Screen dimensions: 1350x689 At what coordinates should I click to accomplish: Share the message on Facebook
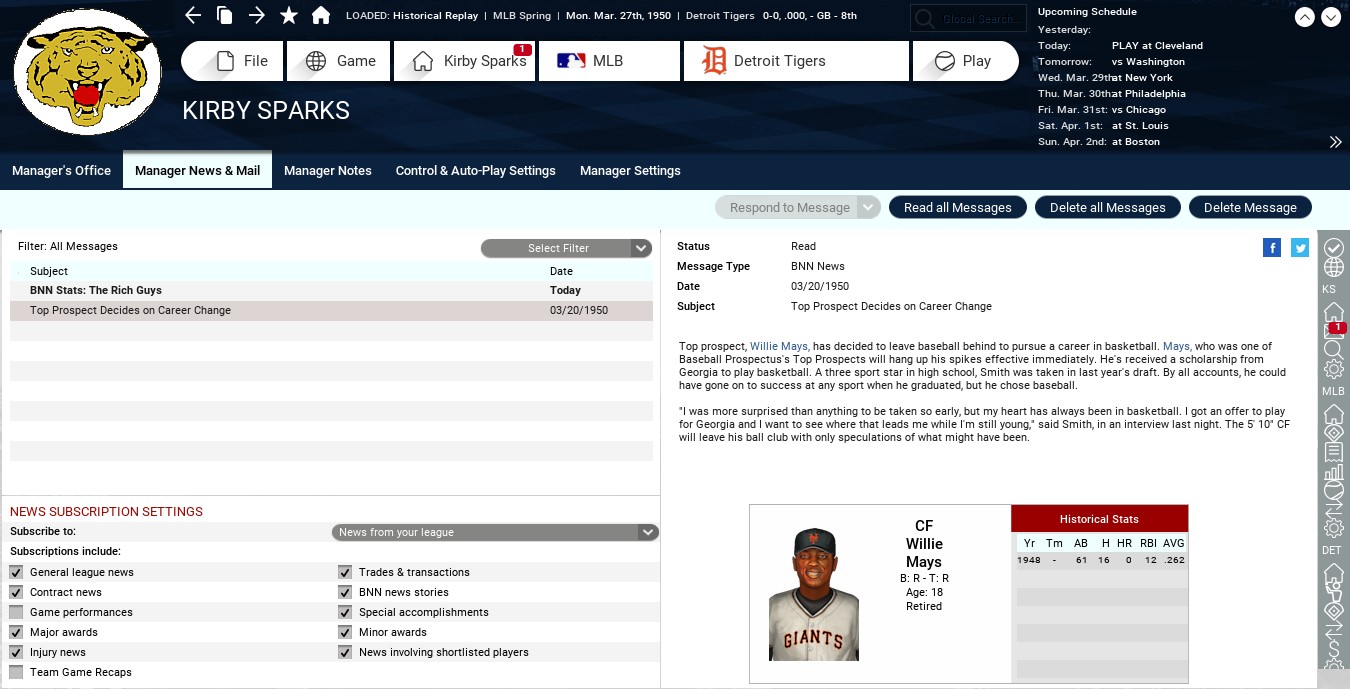pos(1272,248)
